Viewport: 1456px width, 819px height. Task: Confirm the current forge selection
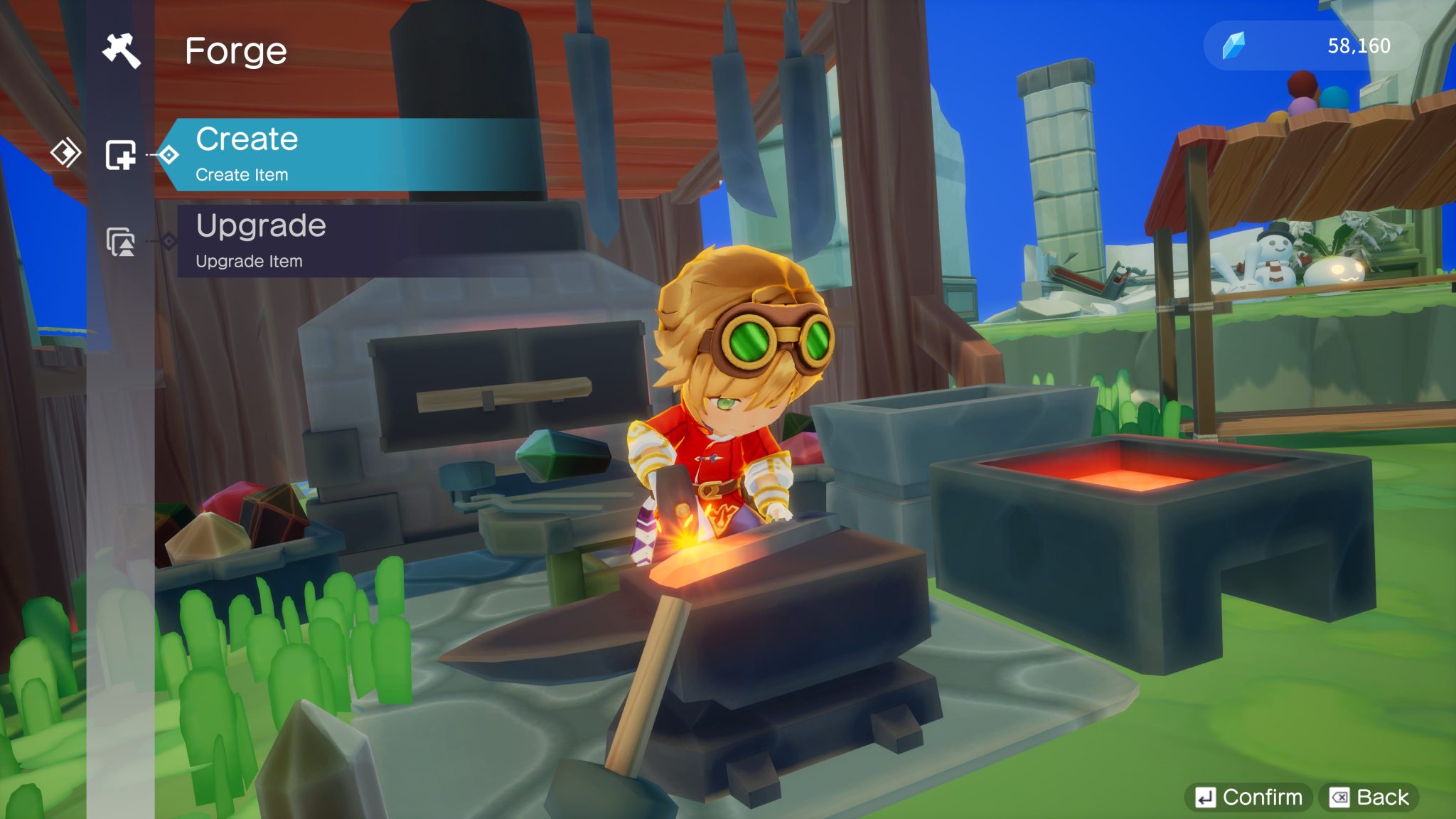click(1249, 797)
